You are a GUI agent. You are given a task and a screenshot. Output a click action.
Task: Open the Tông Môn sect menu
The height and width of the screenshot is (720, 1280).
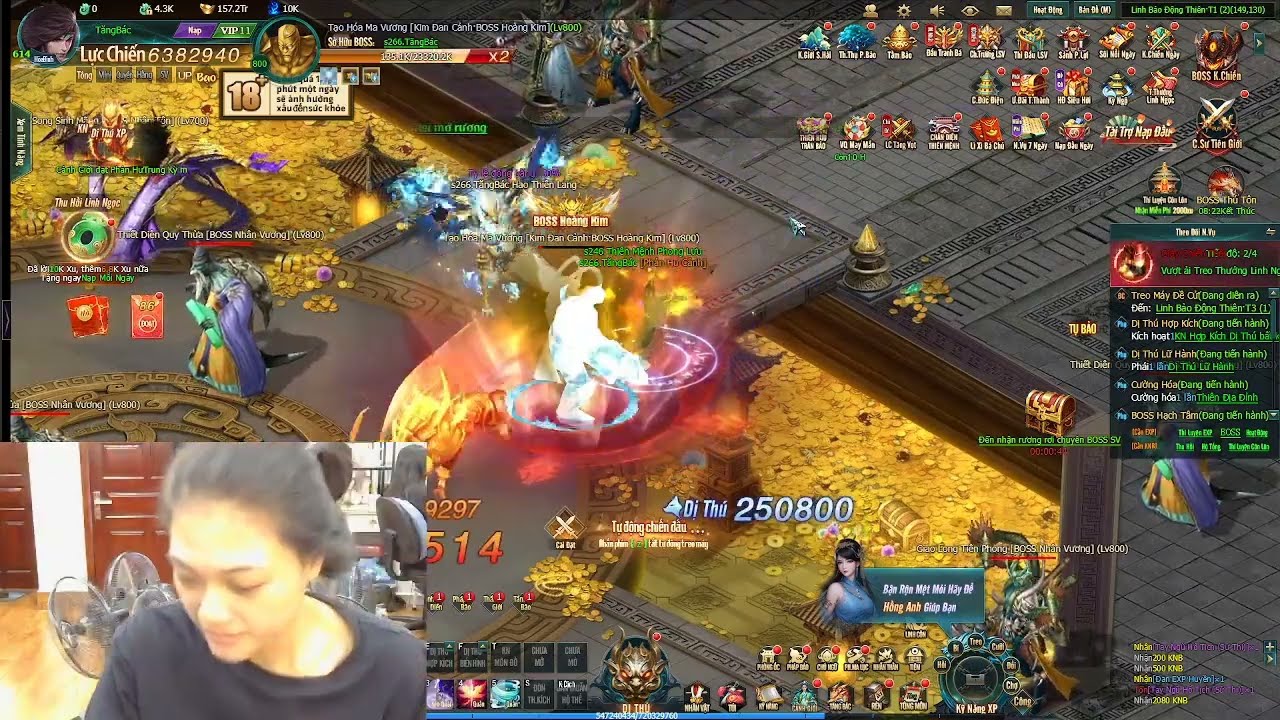(912, 697)
